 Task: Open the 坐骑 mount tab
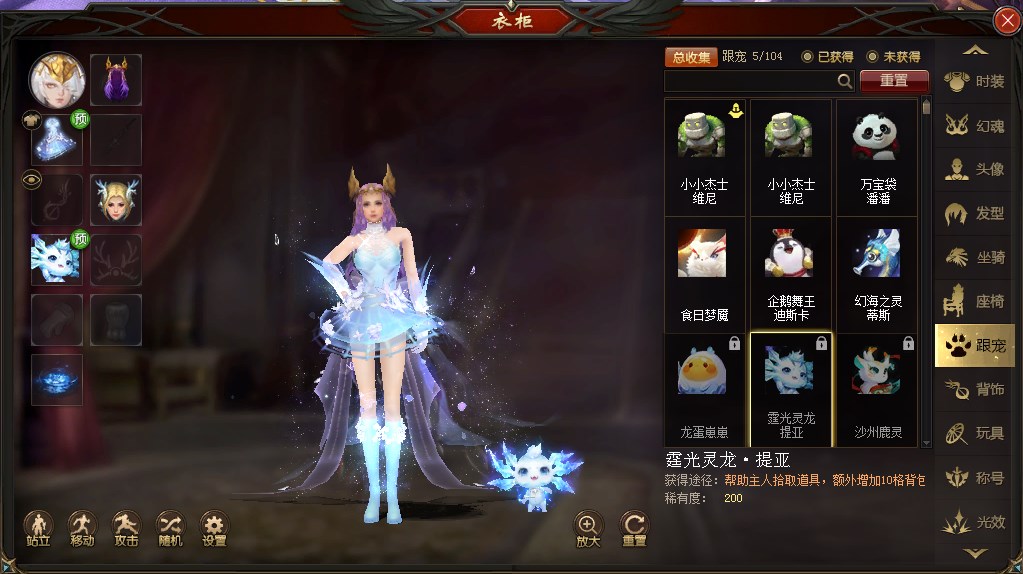[x=975, y=258]
